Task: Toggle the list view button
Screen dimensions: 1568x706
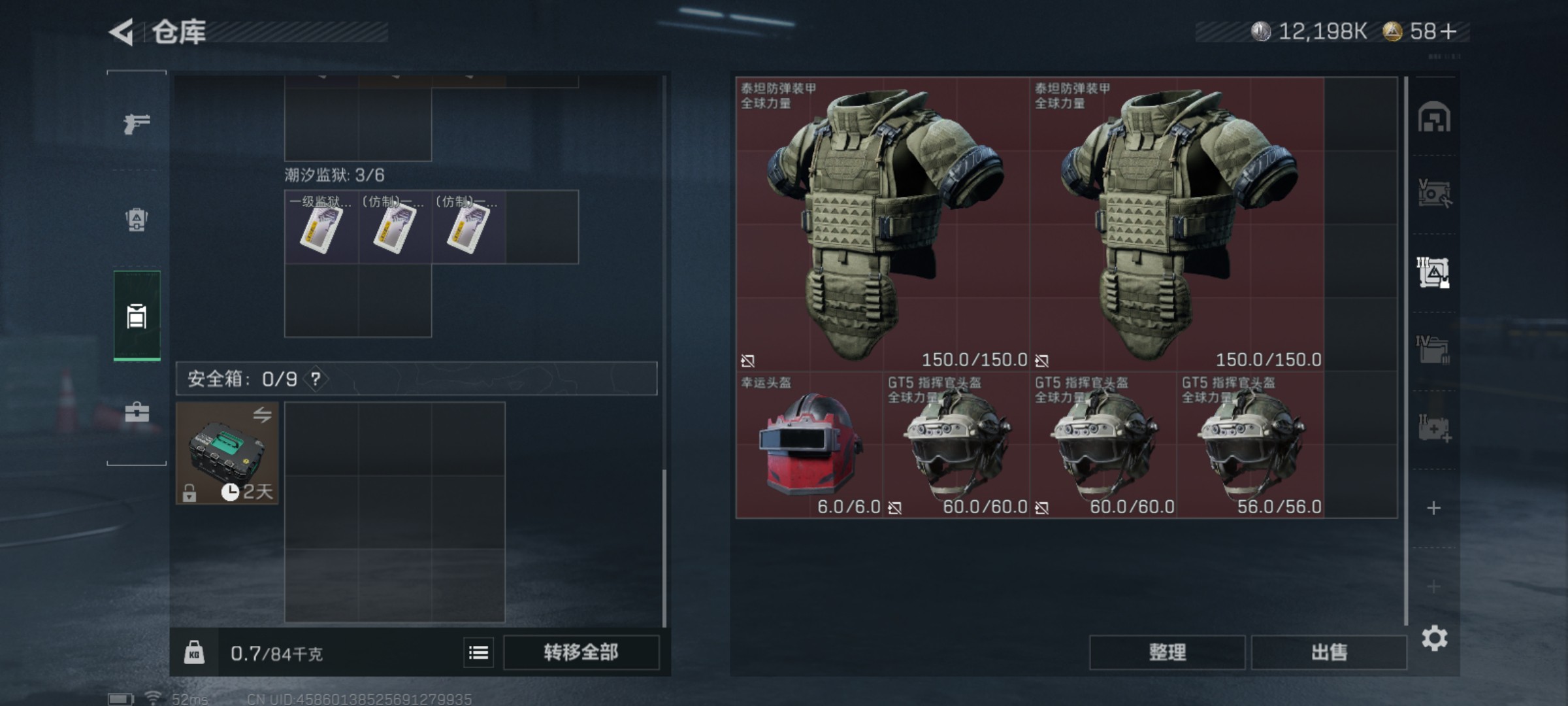Action: pos(478,652)
